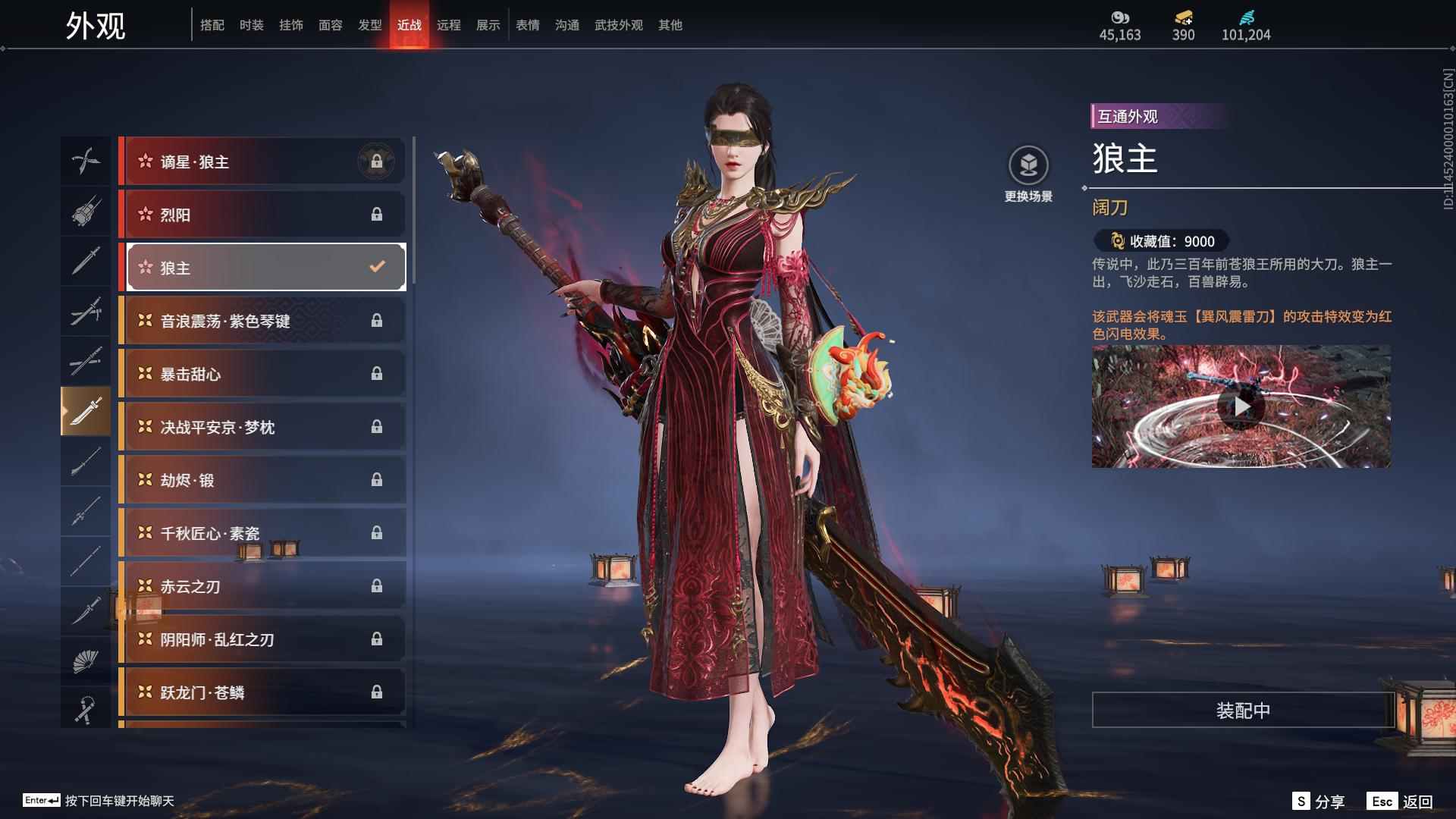1456x819 pixels.
Task: Select the dagger weapon category icon
Action: 86,610
